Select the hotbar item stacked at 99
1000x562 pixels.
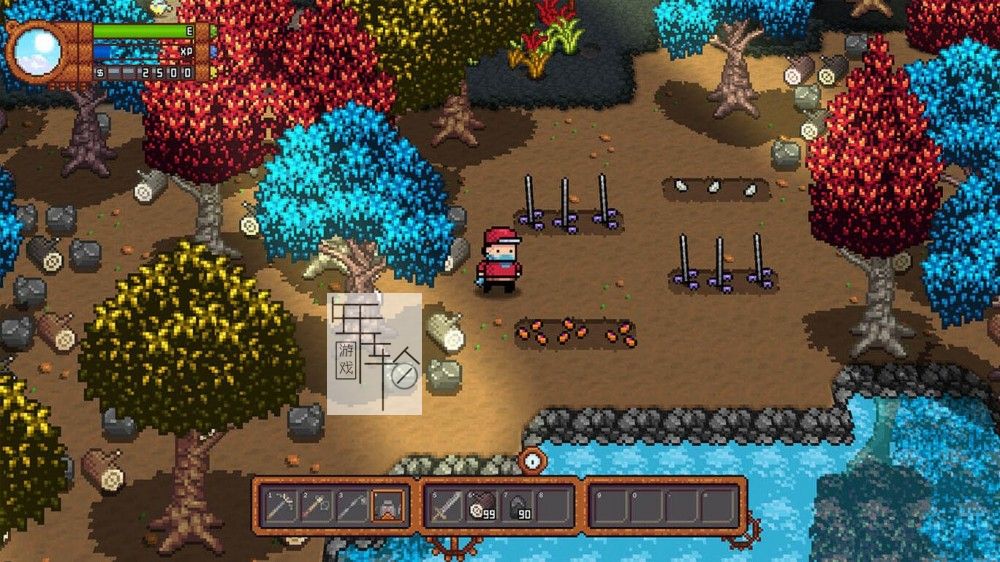click(482, 506)
